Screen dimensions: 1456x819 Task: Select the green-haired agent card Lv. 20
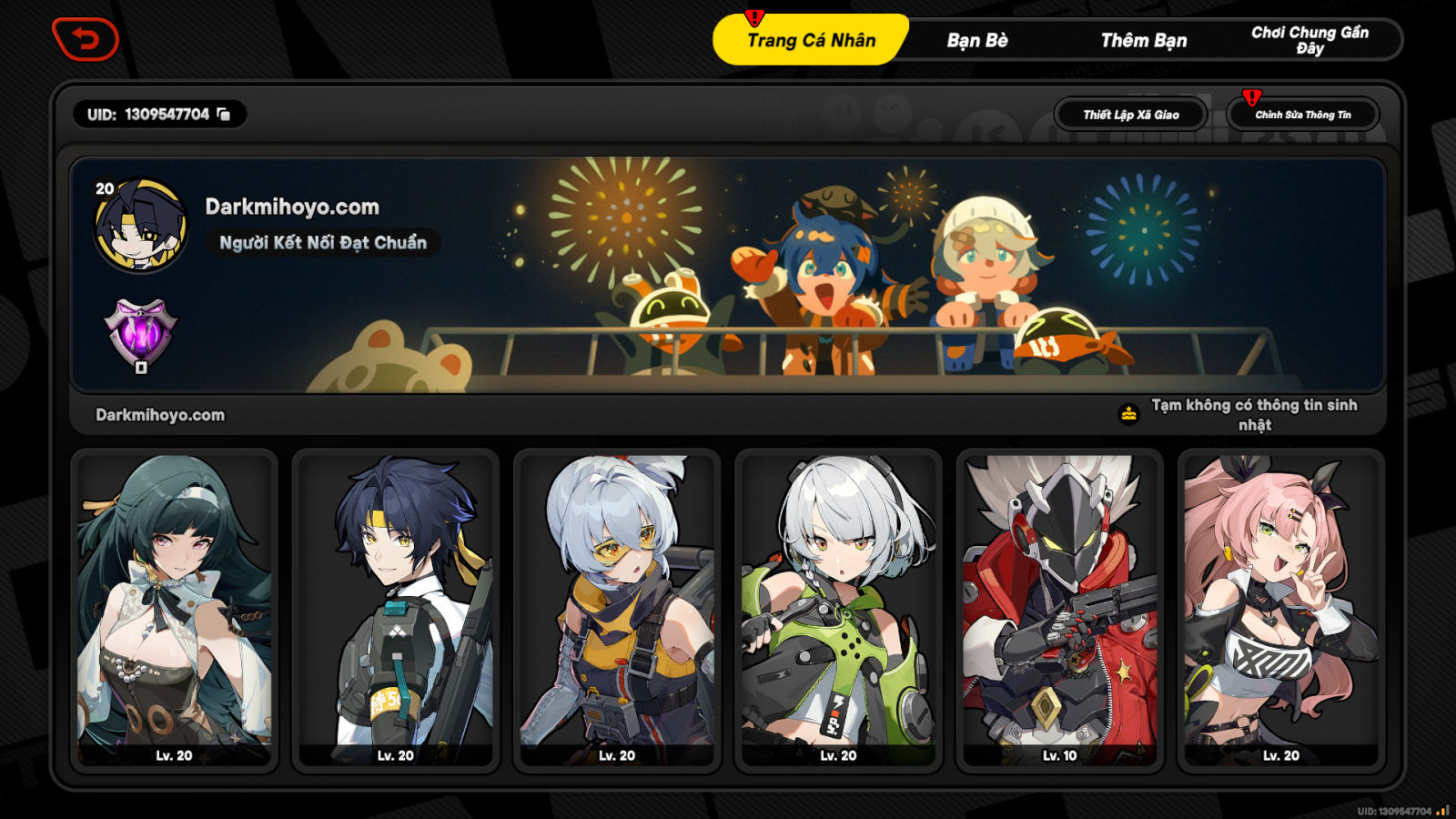point(173,610)
